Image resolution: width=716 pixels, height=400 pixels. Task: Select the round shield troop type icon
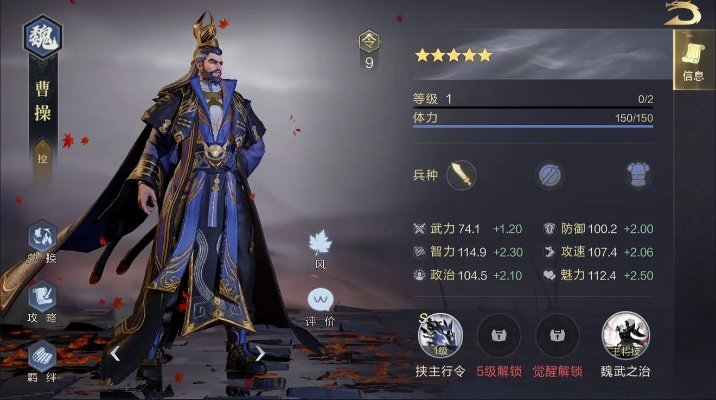pyautogui.click(x=550, y=175)
